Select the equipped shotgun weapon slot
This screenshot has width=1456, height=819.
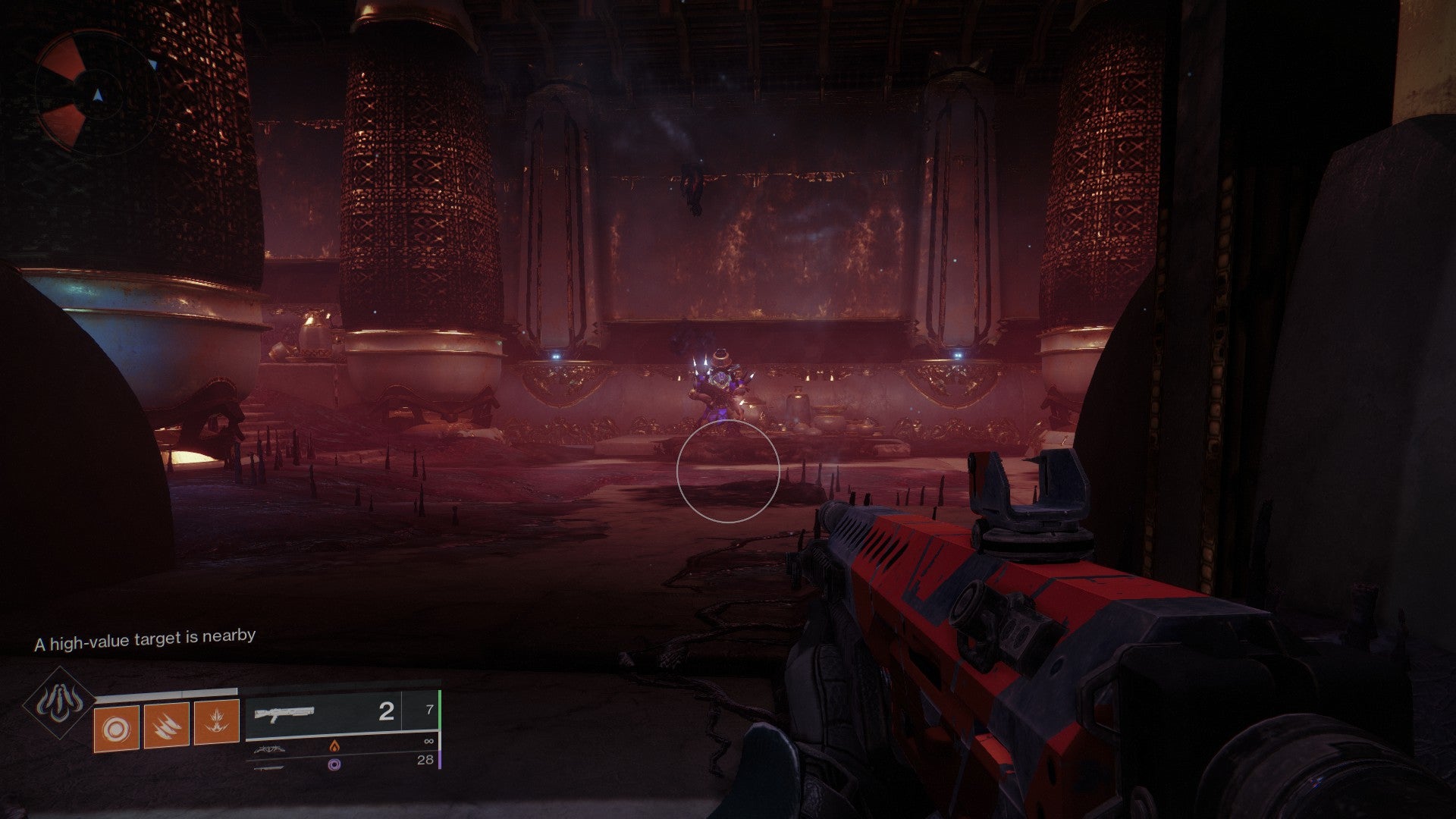341,713
